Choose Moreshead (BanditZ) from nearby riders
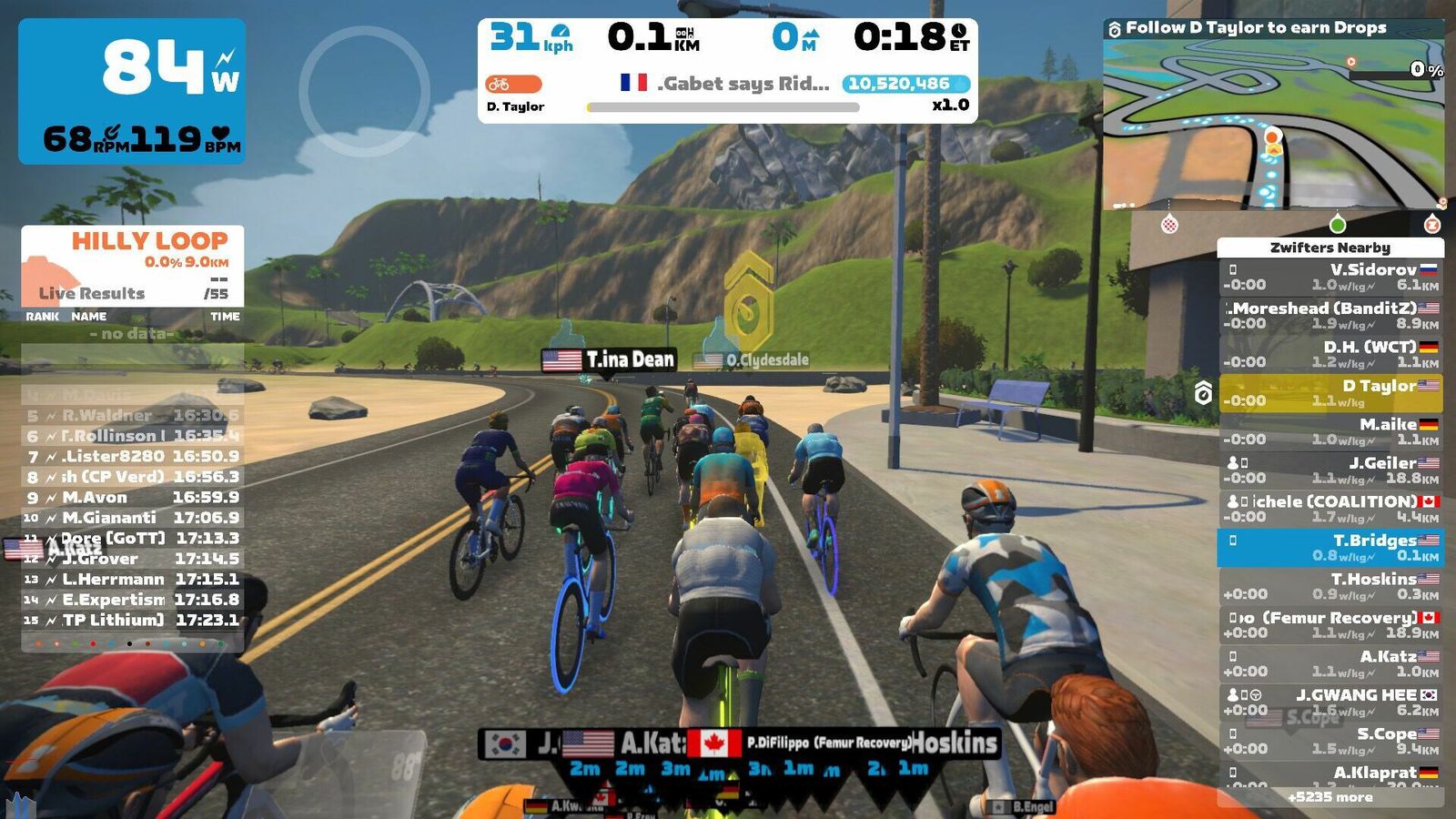This screenshot has width=1456, height=819. pyautogui.click(x=1330, y=315)
